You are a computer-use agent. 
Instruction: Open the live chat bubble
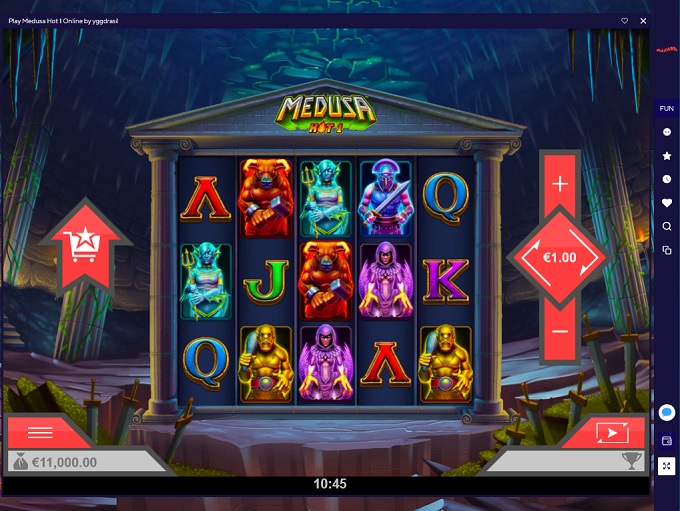tap(667, 413)
